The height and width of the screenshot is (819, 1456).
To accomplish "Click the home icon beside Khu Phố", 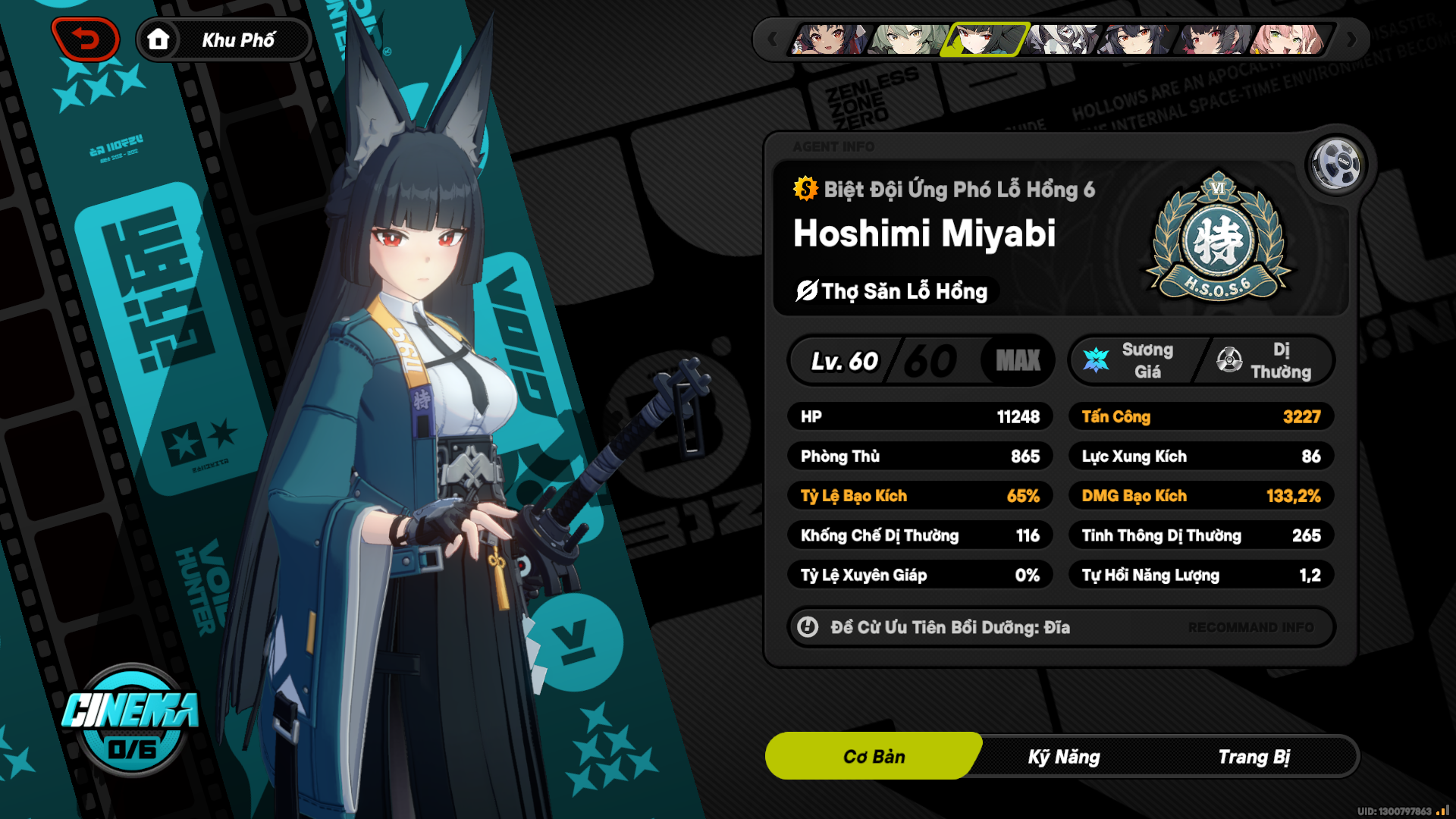I will pyautogui.click(x=159, y=39).
